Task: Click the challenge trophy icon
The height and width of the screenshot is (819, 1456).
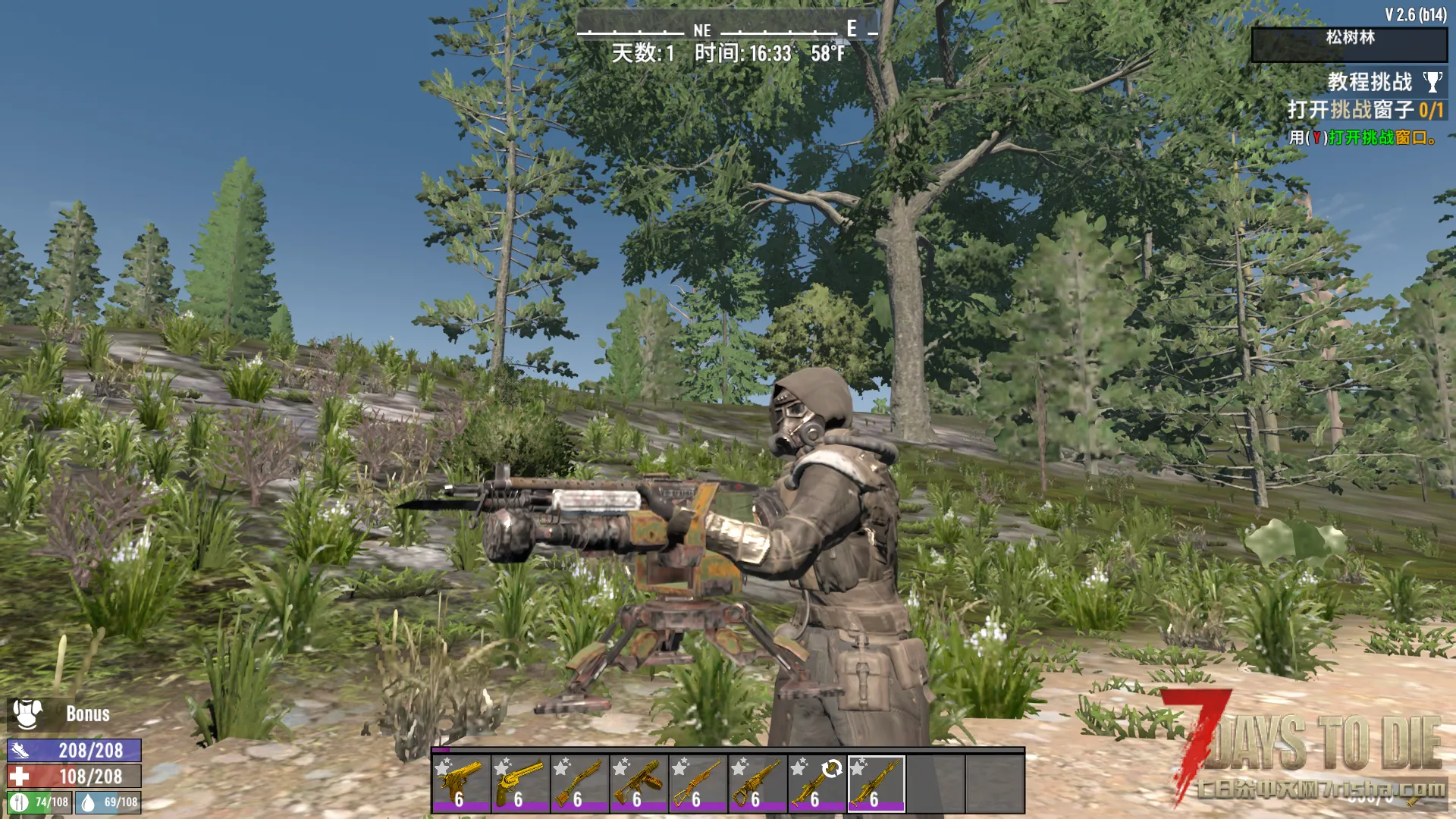Action: click(1432, 82)
